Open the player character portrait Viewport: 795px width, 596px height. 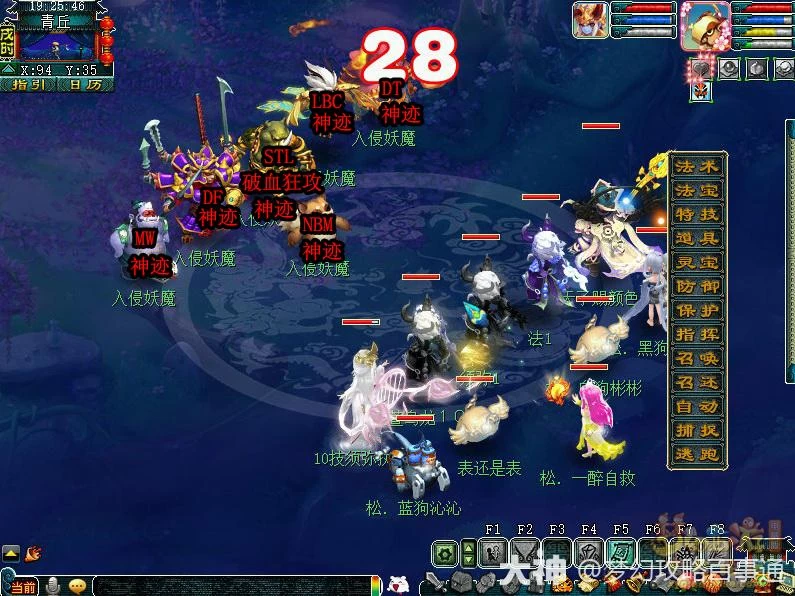[705, 26]
